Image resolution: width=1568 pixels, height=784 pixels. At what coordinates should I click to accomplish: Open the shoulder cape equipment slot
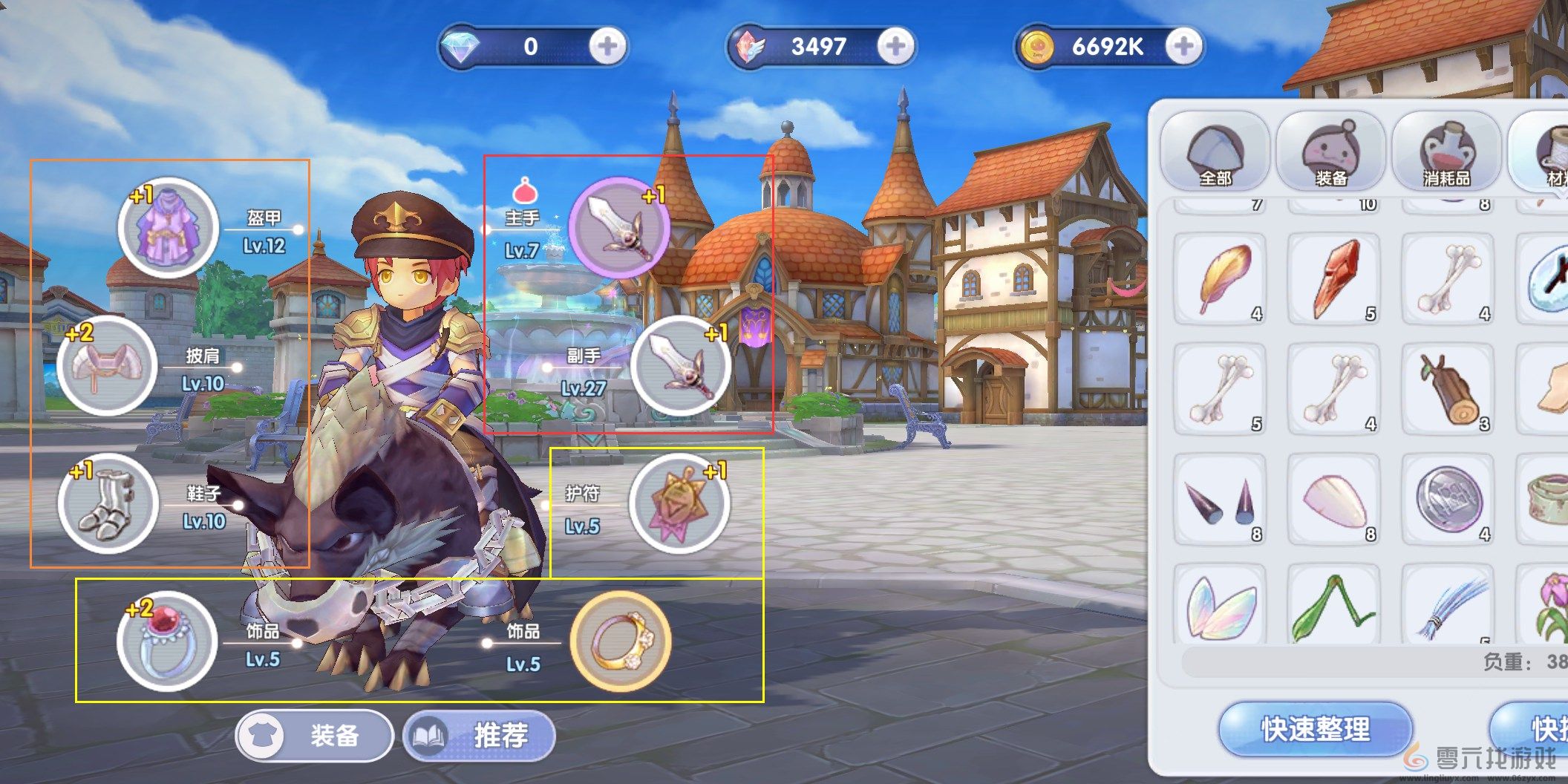[107, 365]
